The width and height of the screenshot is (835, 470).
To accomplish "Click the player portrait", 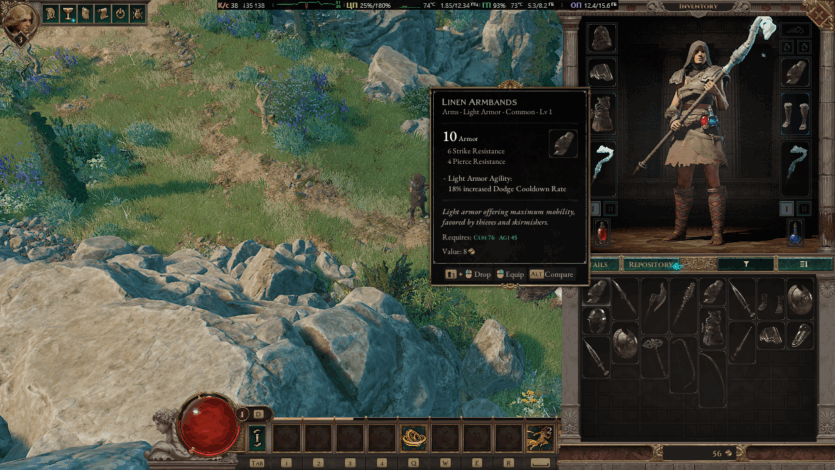I will (20, 25).
